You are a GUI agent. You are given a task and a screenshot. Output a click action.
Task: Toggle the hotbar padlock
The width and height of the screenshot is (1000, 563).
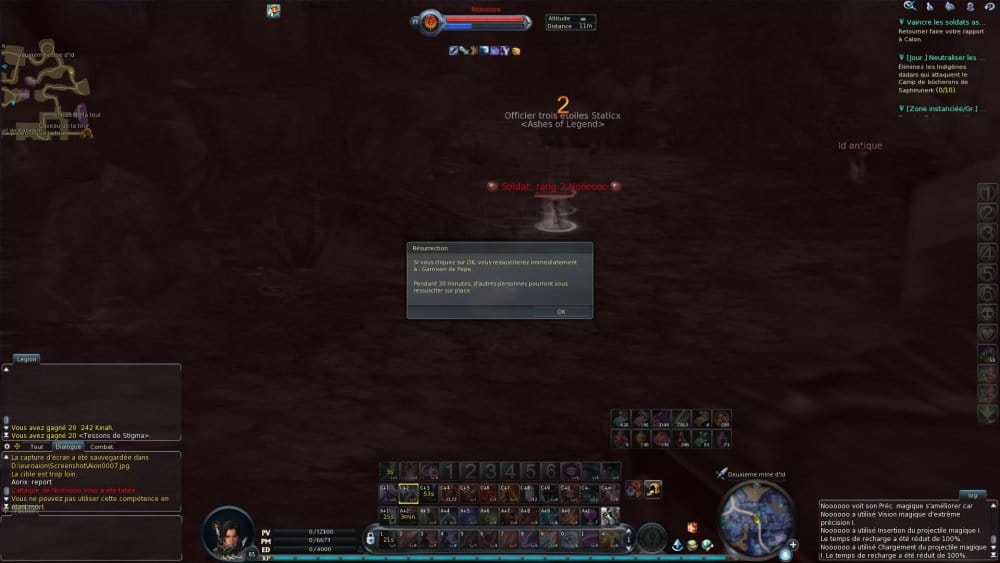click(370, 539)
